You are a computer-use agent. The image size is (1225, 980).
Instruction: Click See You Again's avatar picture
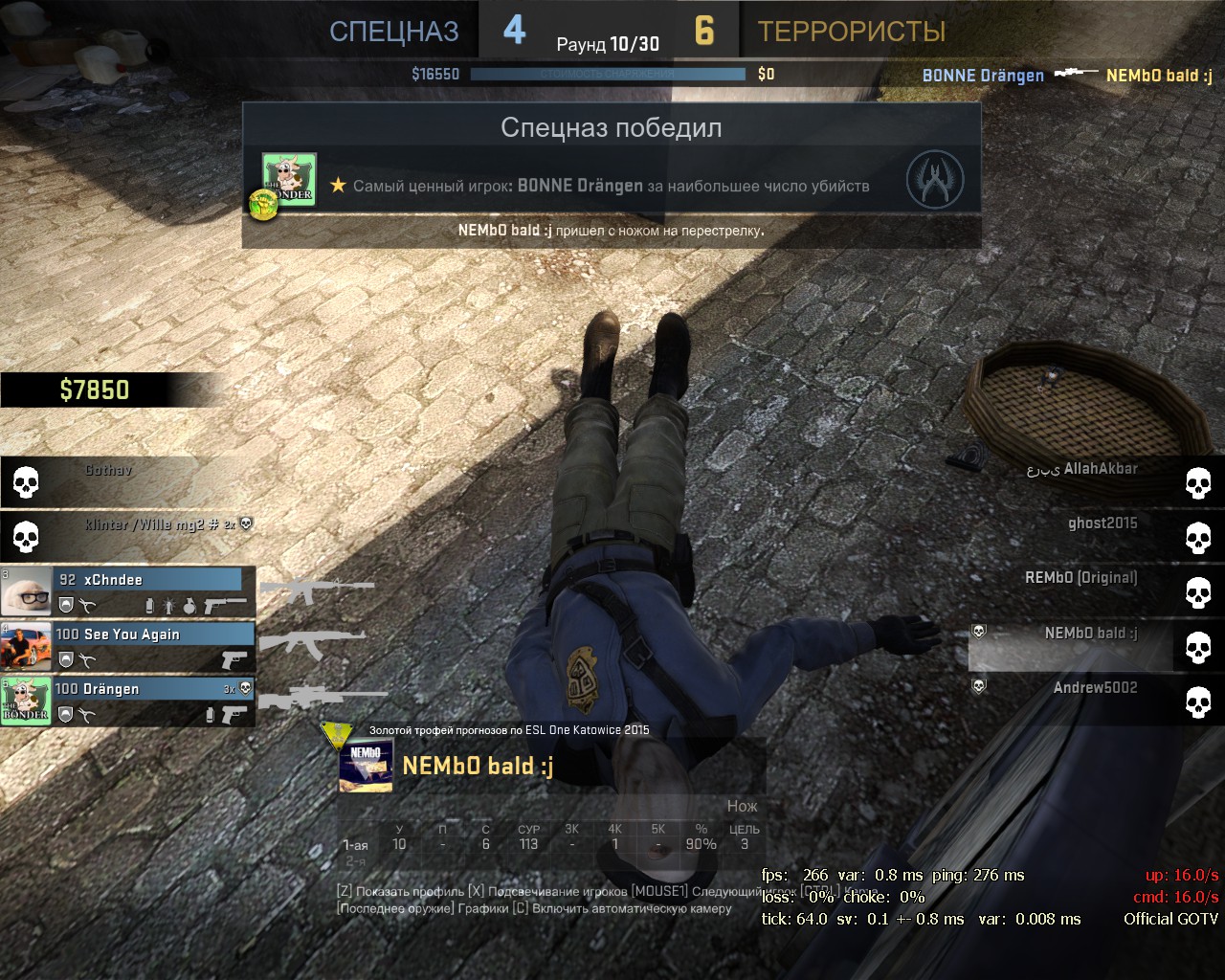(x=26, y=646)
